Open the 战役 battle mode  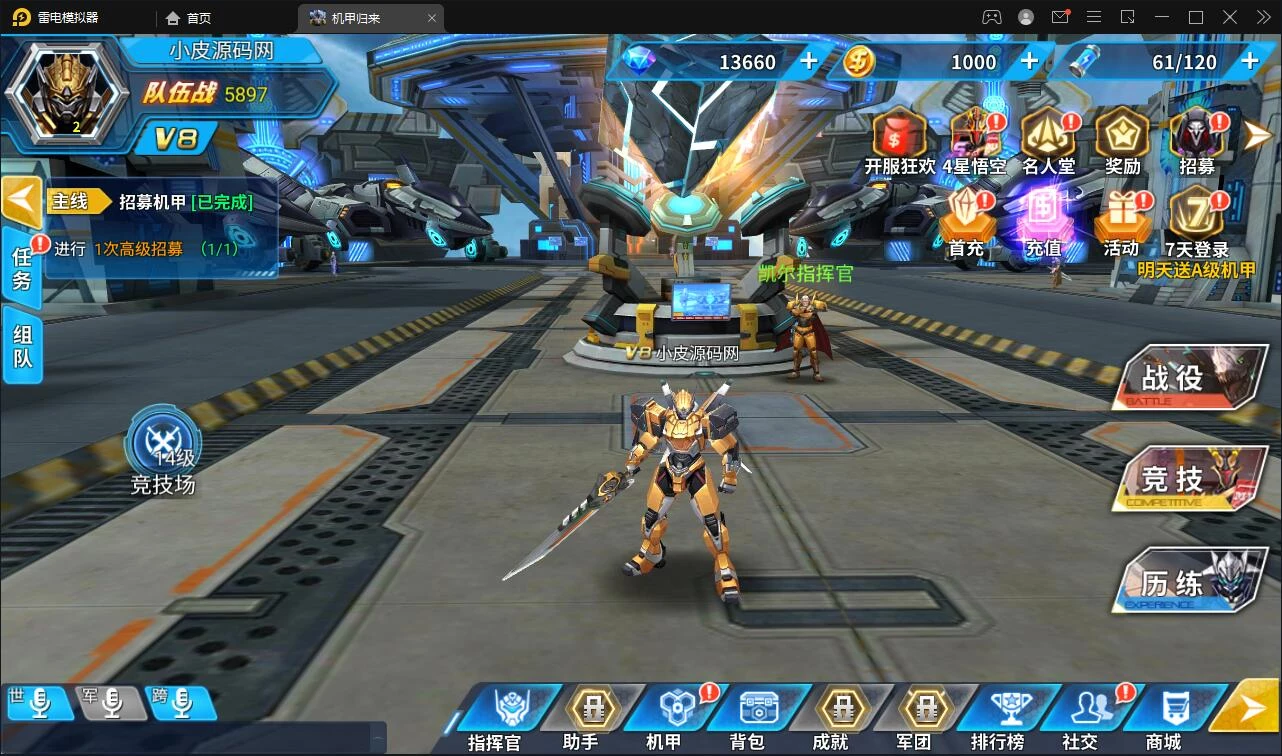pyautogui.click(x=1190, y=377)
